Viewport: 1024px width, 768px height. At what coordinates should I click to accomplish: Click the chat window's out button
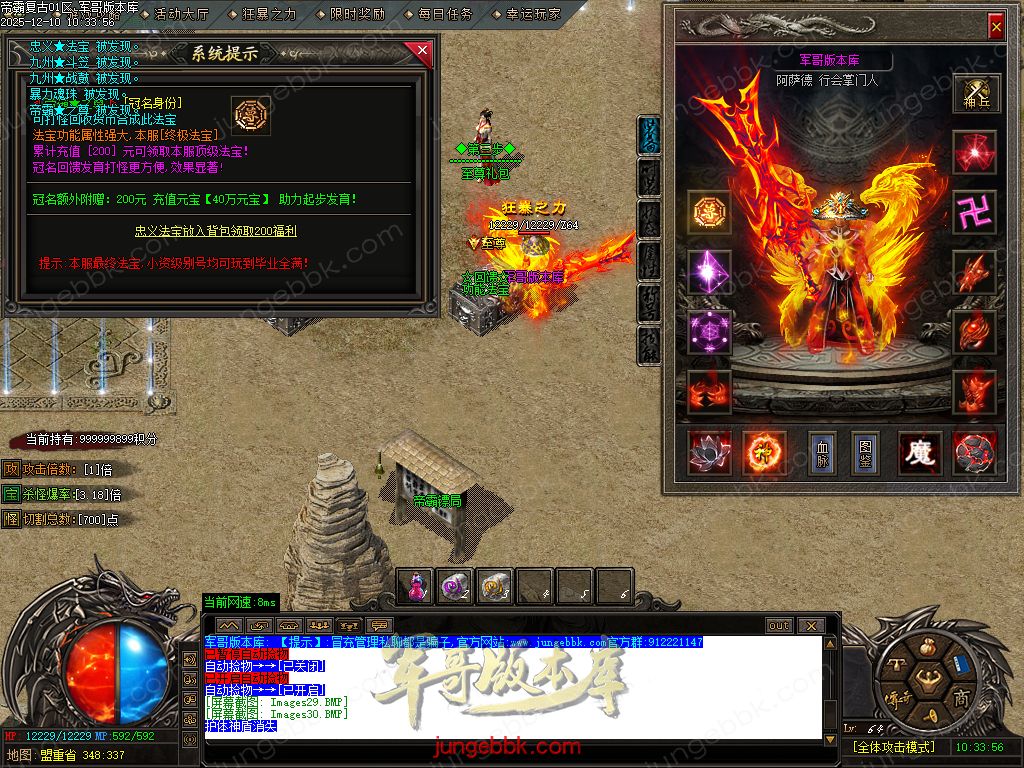point(779,625)
